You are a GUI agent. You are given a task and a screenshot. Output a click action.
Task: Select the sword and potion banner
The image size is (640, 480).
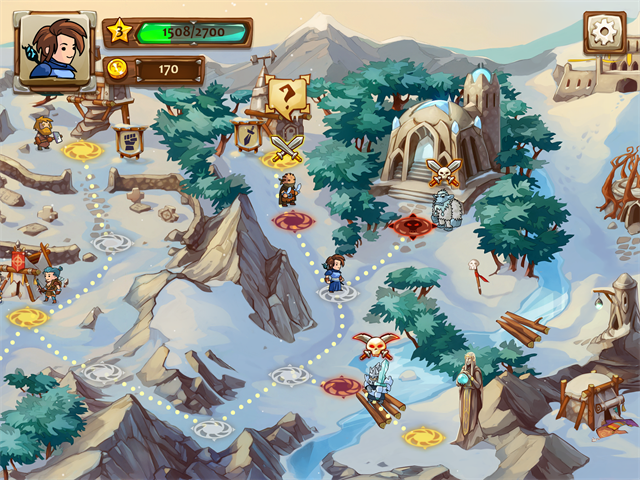click(246, 132)
